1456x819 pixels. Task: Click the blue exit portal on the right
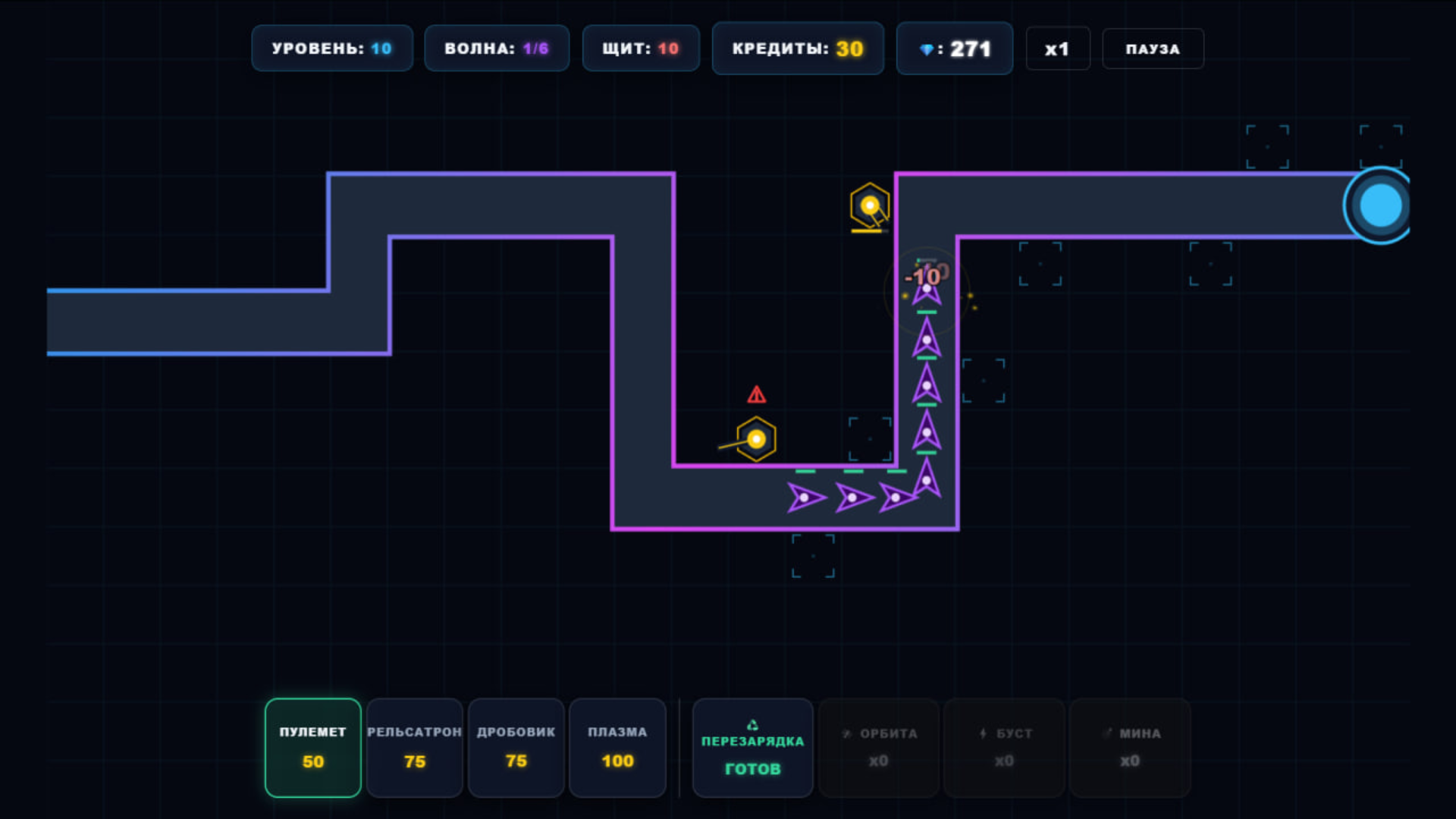tap(1380, 203)
